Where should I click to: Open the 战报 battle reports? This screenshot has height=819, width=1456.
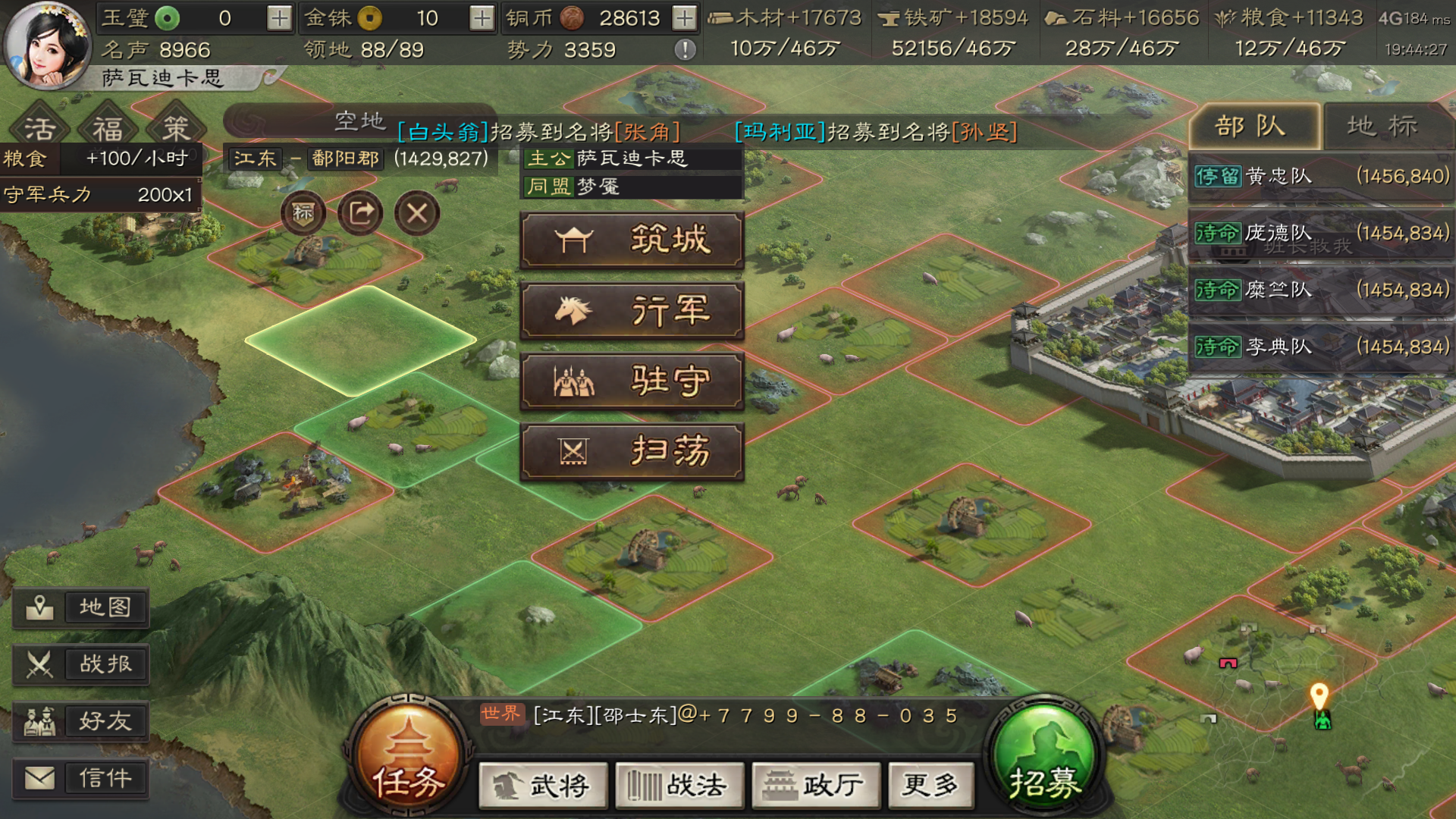(x=82, y=664)
